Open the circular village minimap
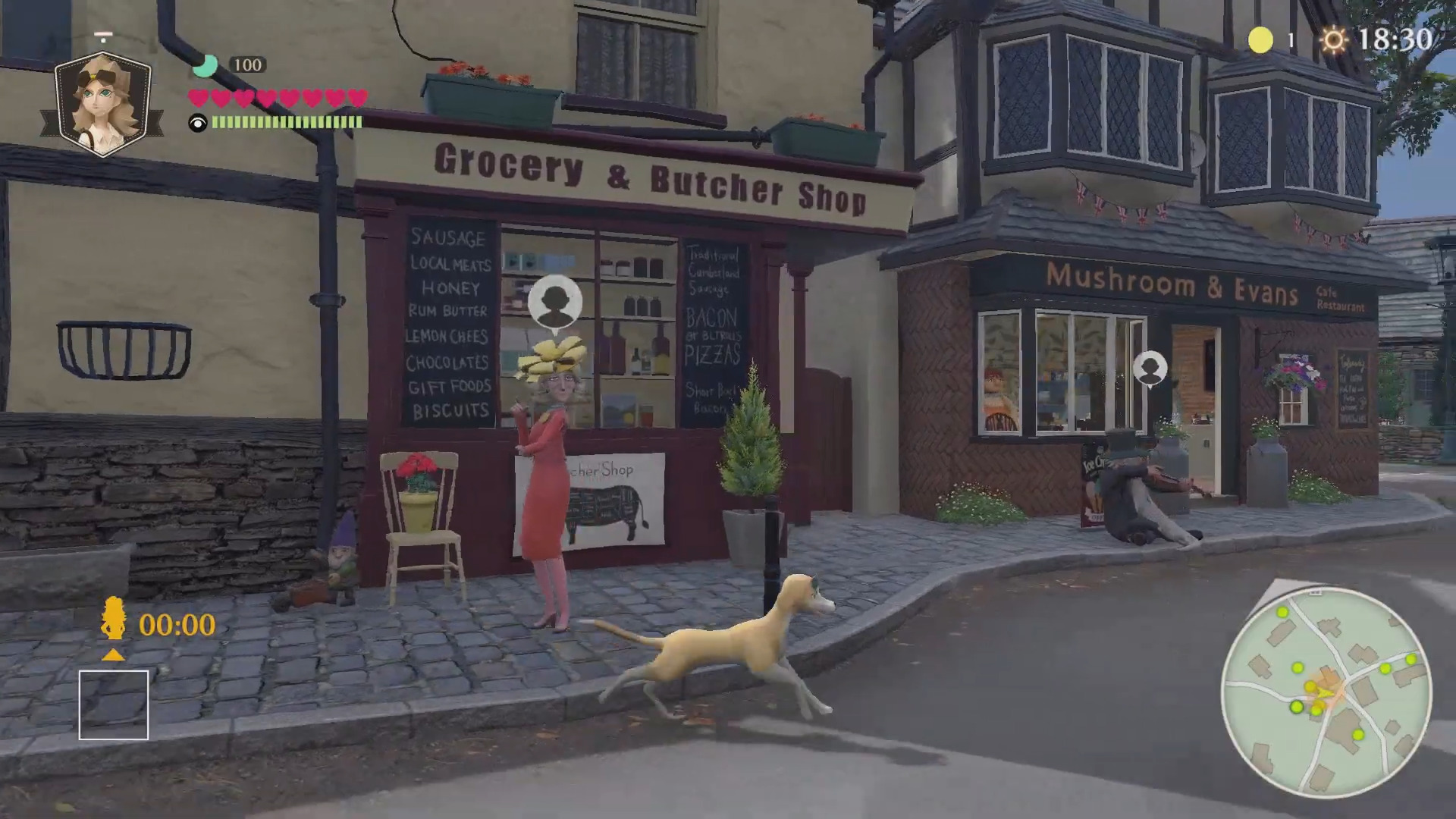 (1326, 692)
